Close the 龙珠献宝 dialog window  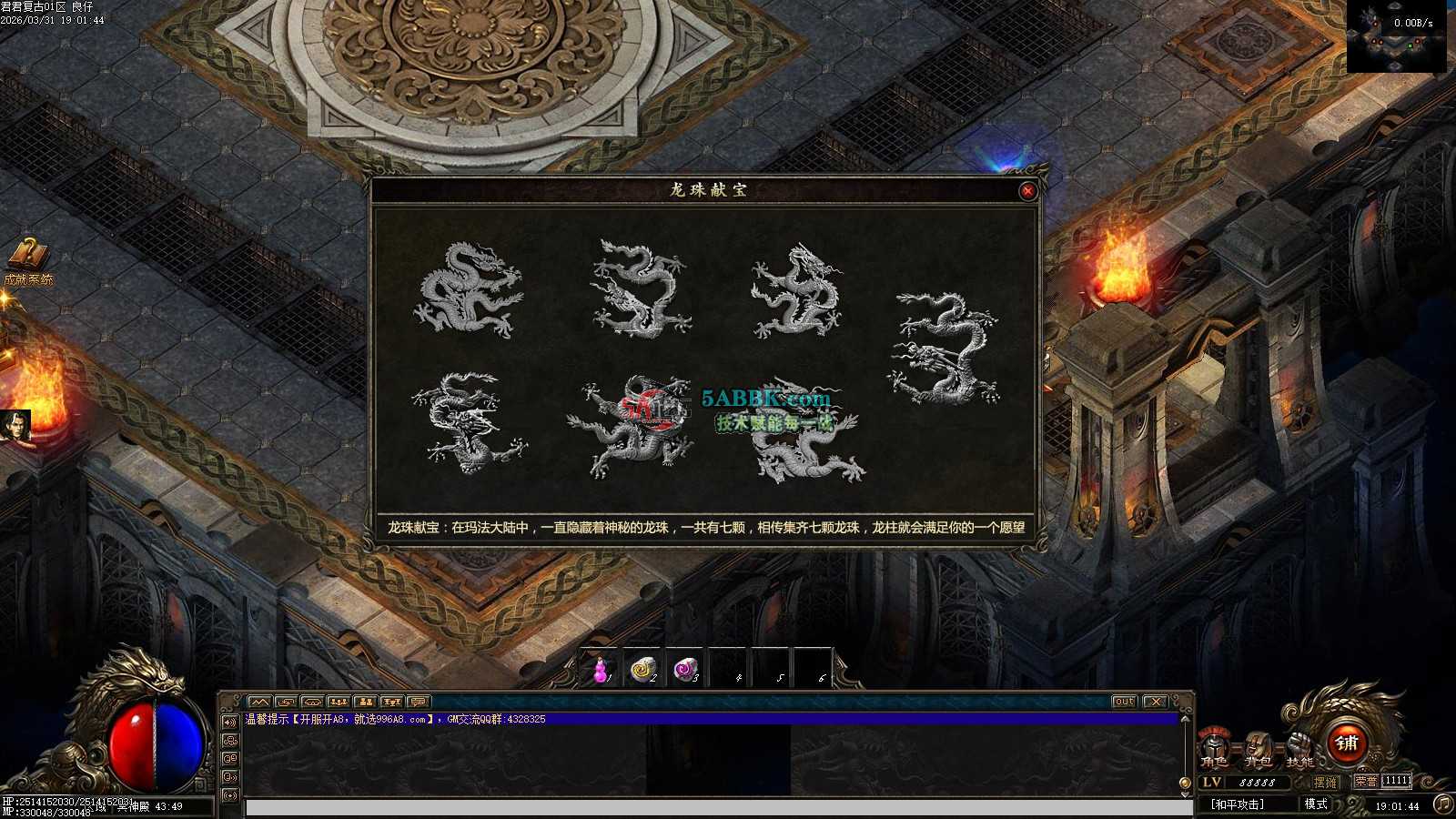tap(1027, 191)
